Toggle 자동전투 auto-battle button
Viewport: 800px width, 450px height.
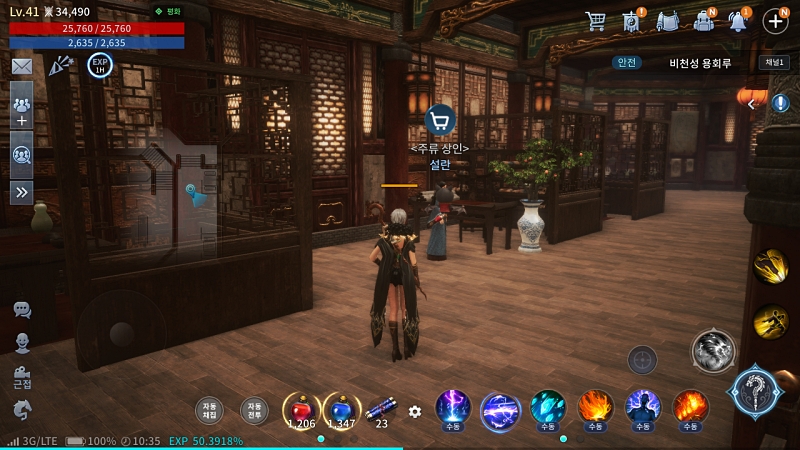(x=254, y=410)
